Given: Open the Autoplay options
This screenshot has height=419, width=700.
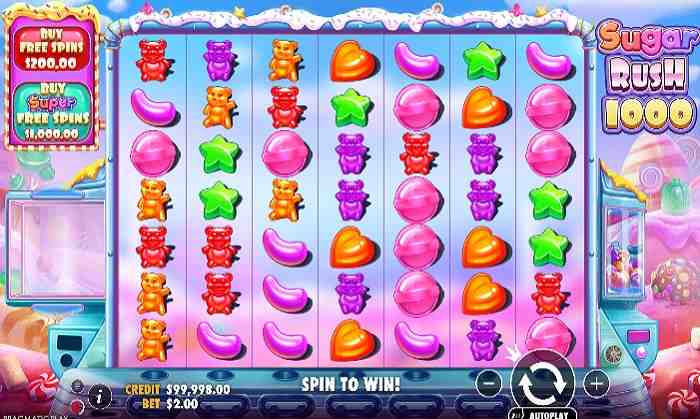Looking at the screenshot, I should click(548, 412).
